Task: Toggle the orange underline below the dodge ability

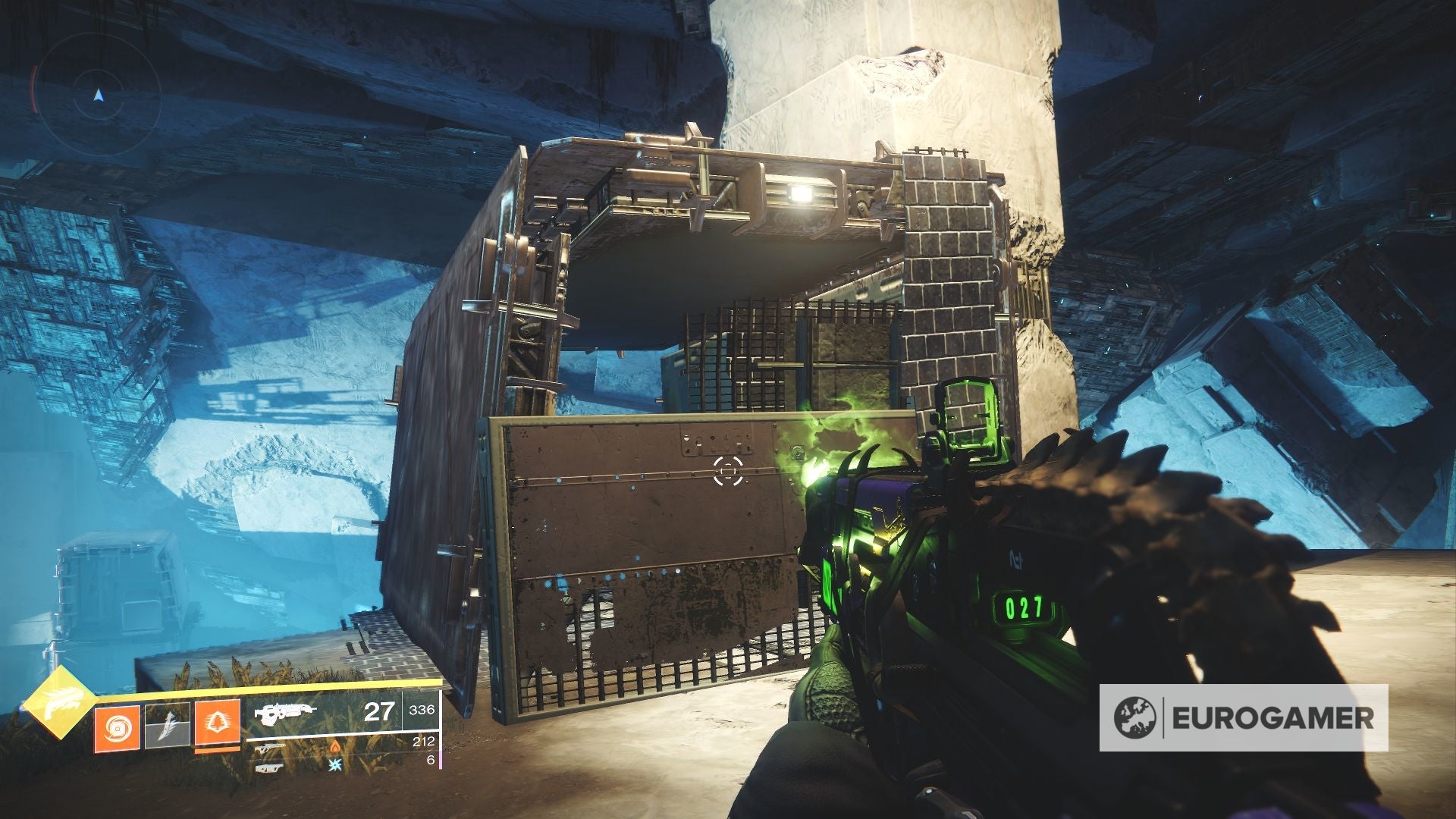Action: (218, 749)
